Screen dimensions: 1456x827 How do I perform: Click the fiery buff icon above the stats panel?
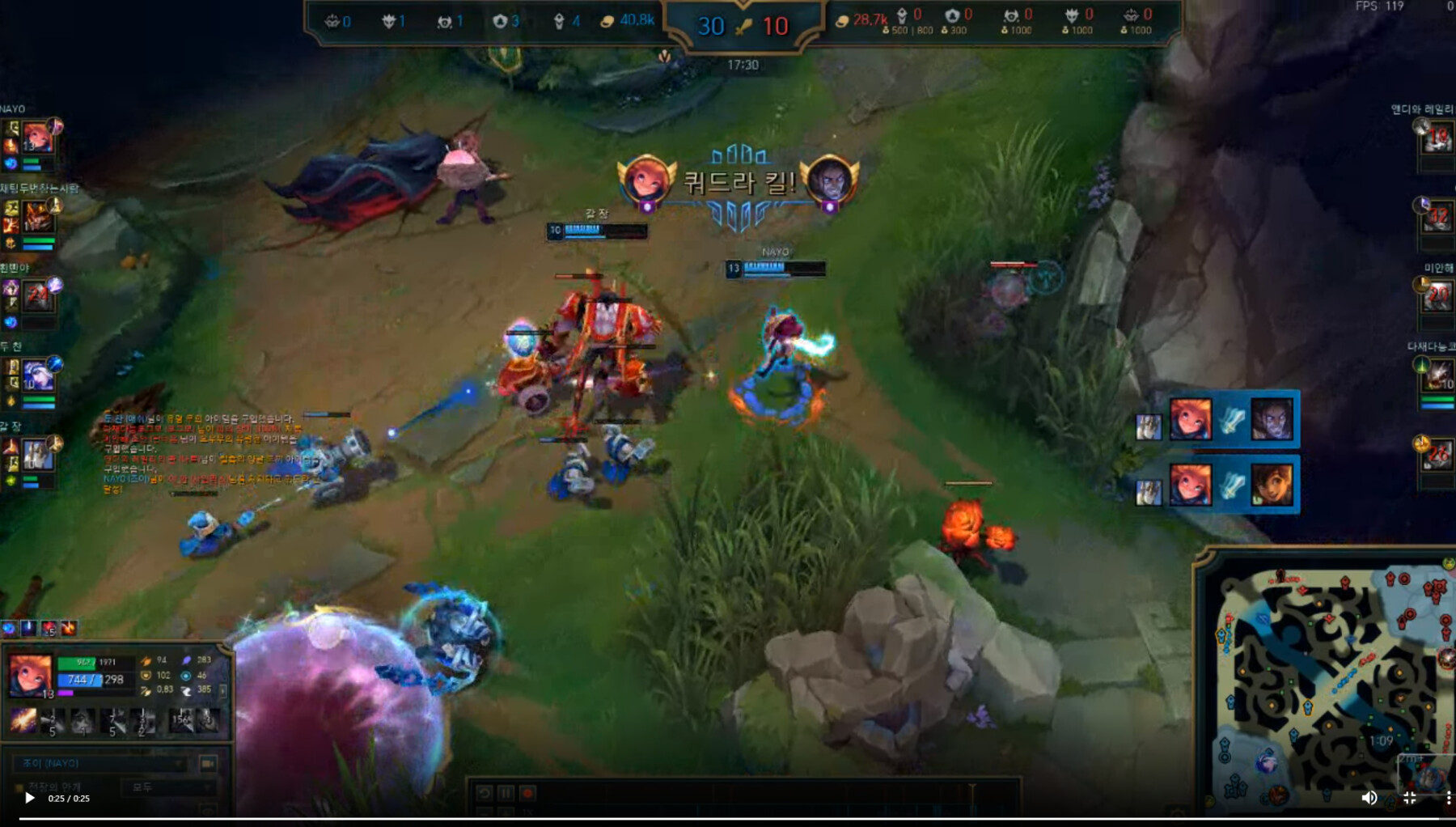point(69,628)
